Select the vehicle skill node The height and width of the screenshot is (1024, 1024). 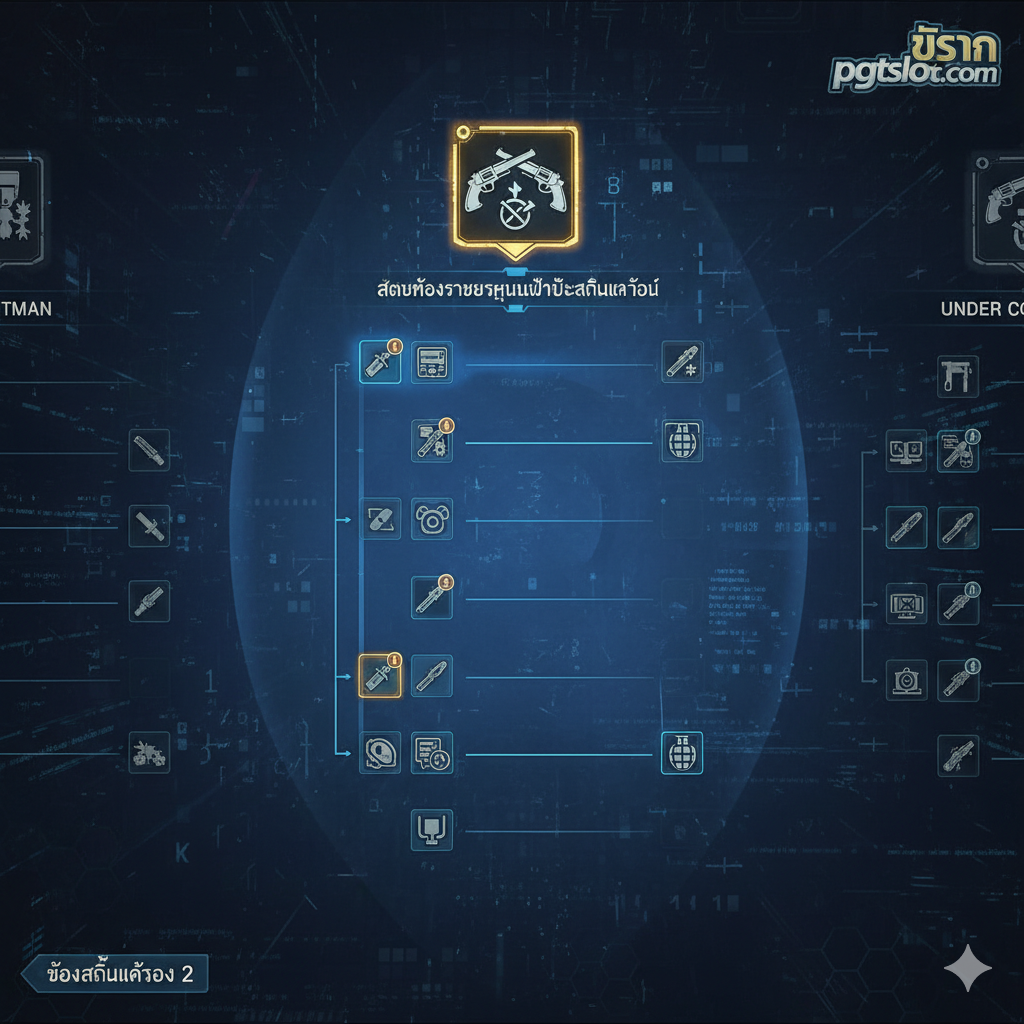tap(149, 752)
